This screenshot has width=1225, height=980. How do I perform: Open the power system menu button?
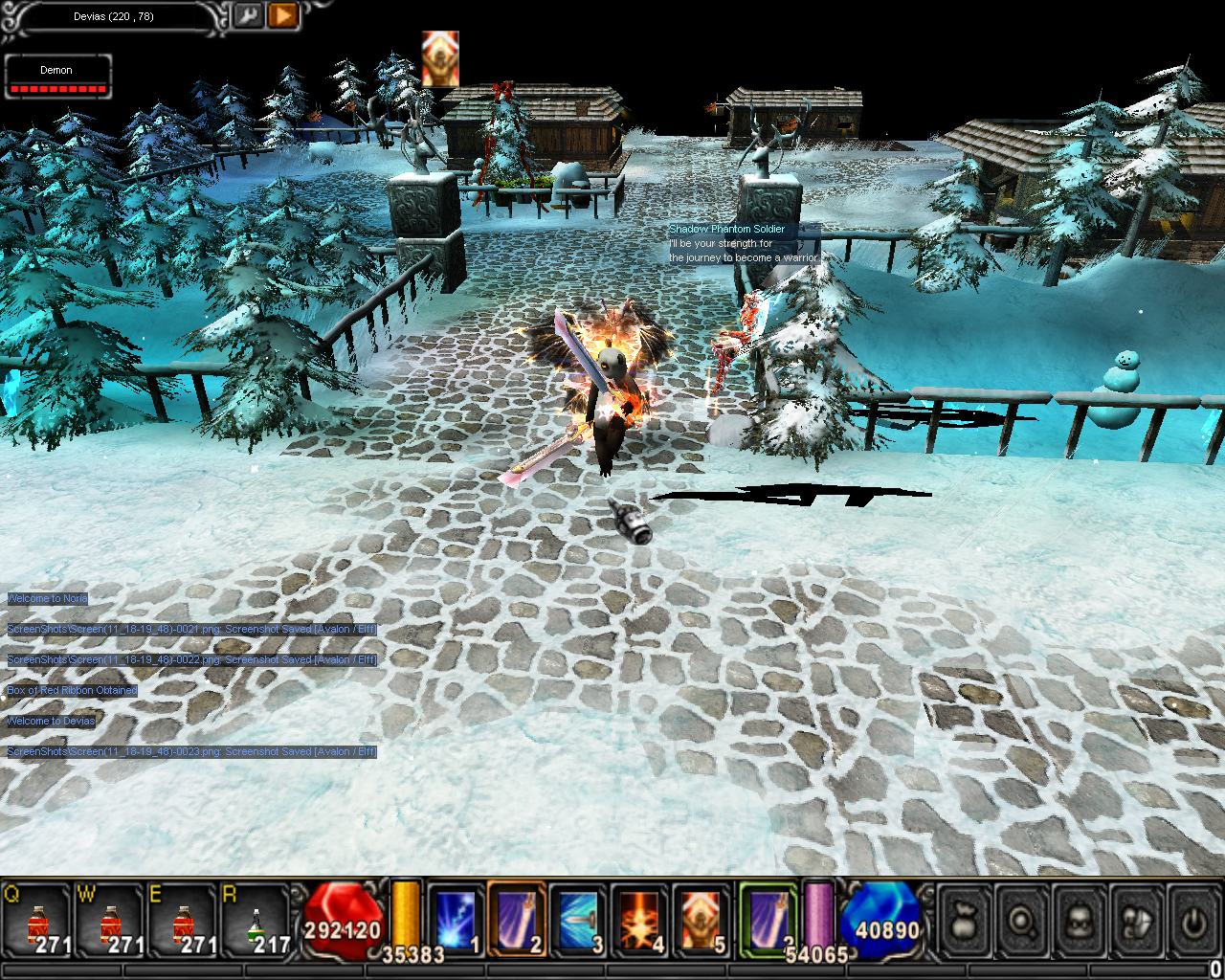tap(1193, 923)
